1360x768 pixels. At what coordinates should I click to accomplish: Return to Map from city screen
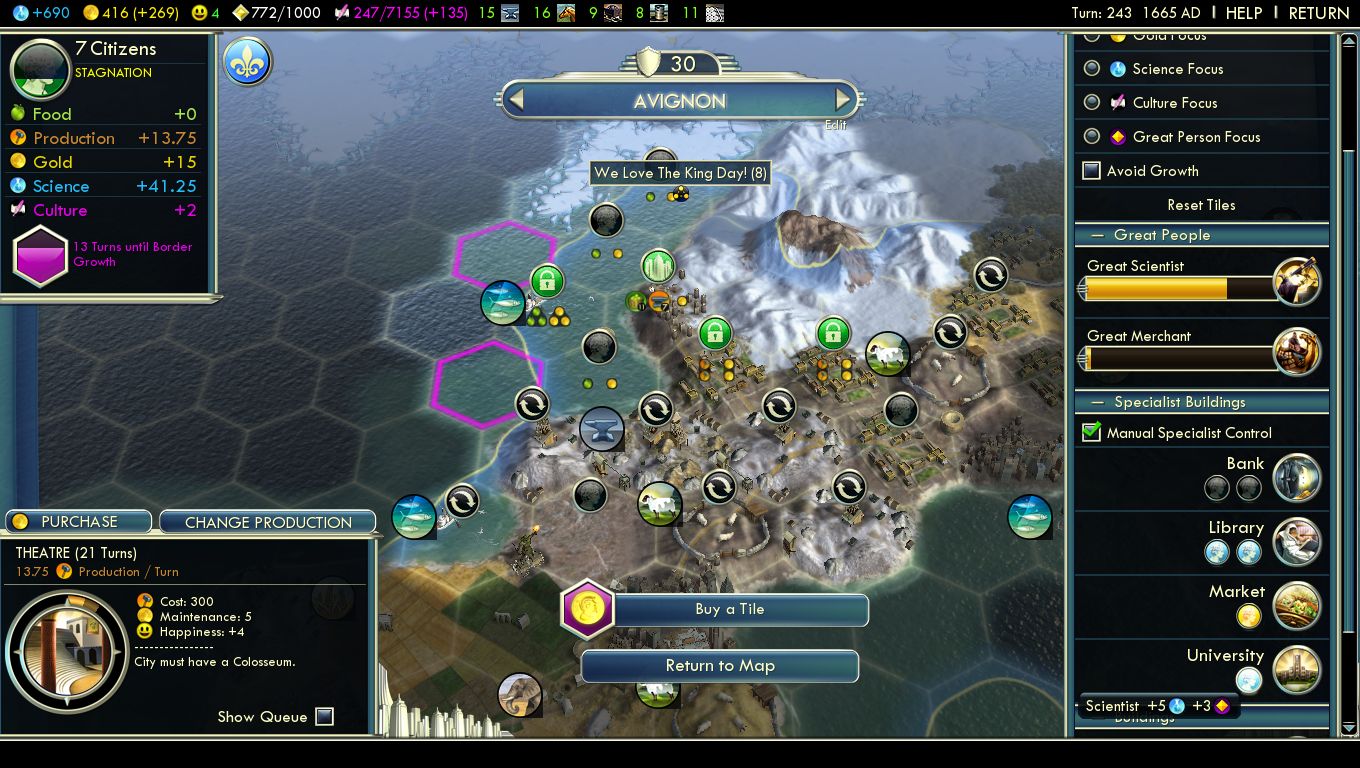tap(720, 666)
